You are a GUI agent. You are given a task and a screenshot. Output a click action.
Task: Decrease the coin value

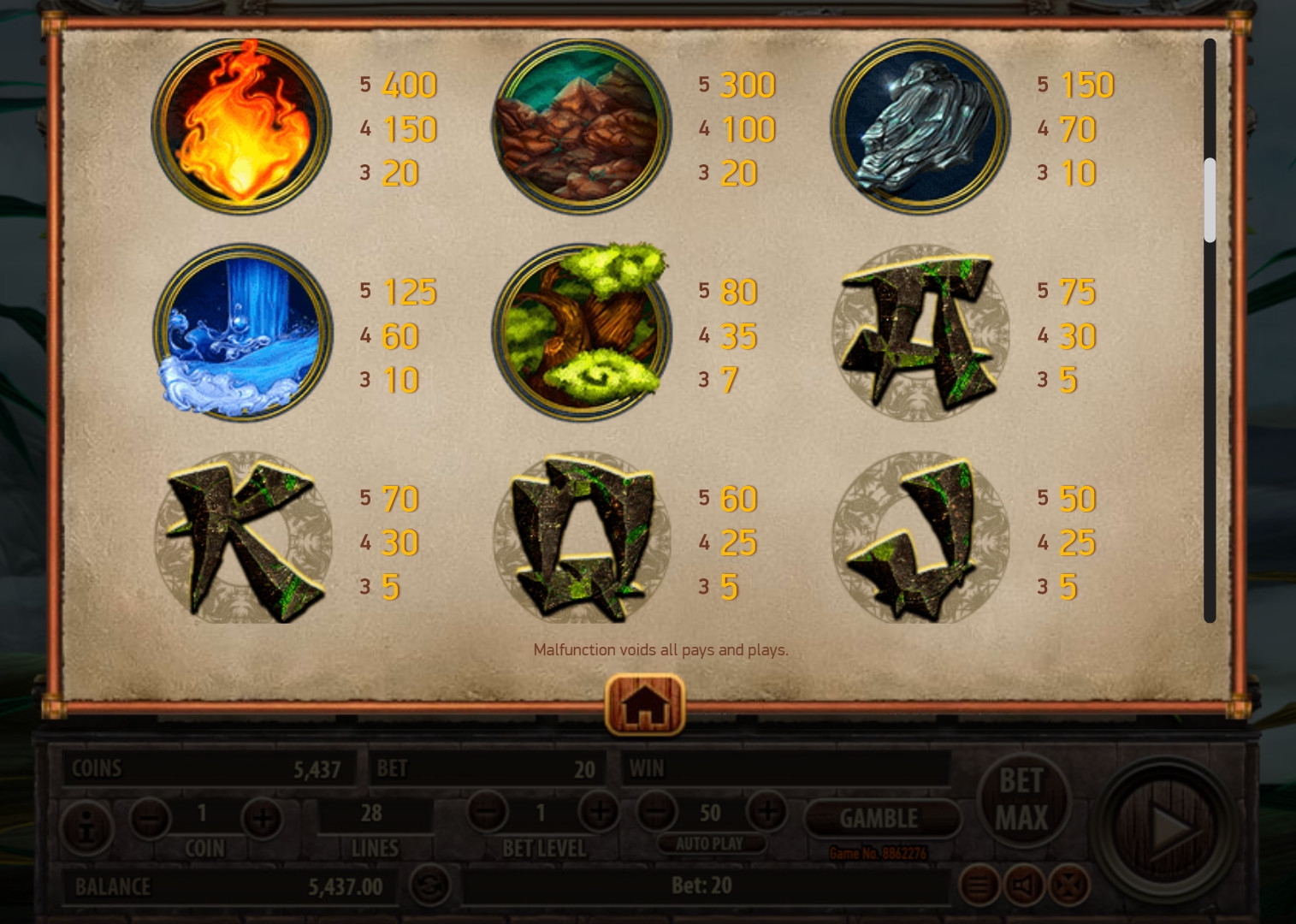click(x=150, y=819)
